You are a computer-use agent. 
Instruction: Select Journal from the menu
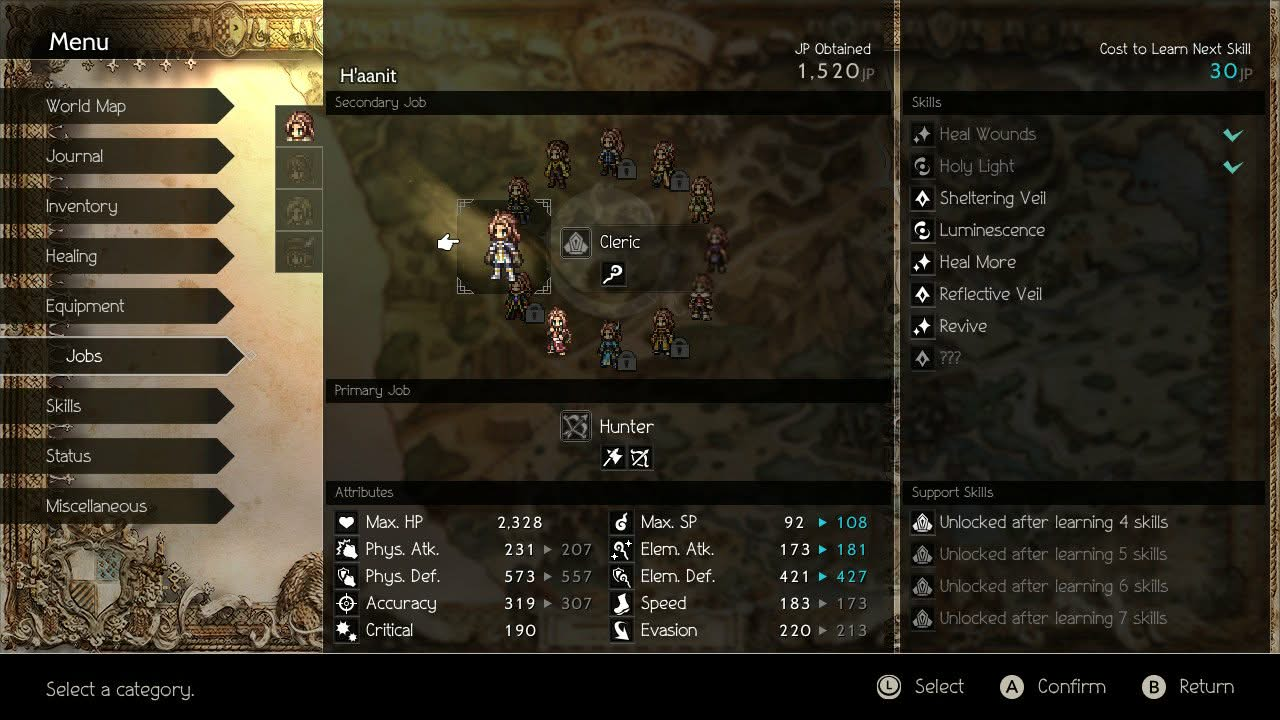[x=75, y=156]
